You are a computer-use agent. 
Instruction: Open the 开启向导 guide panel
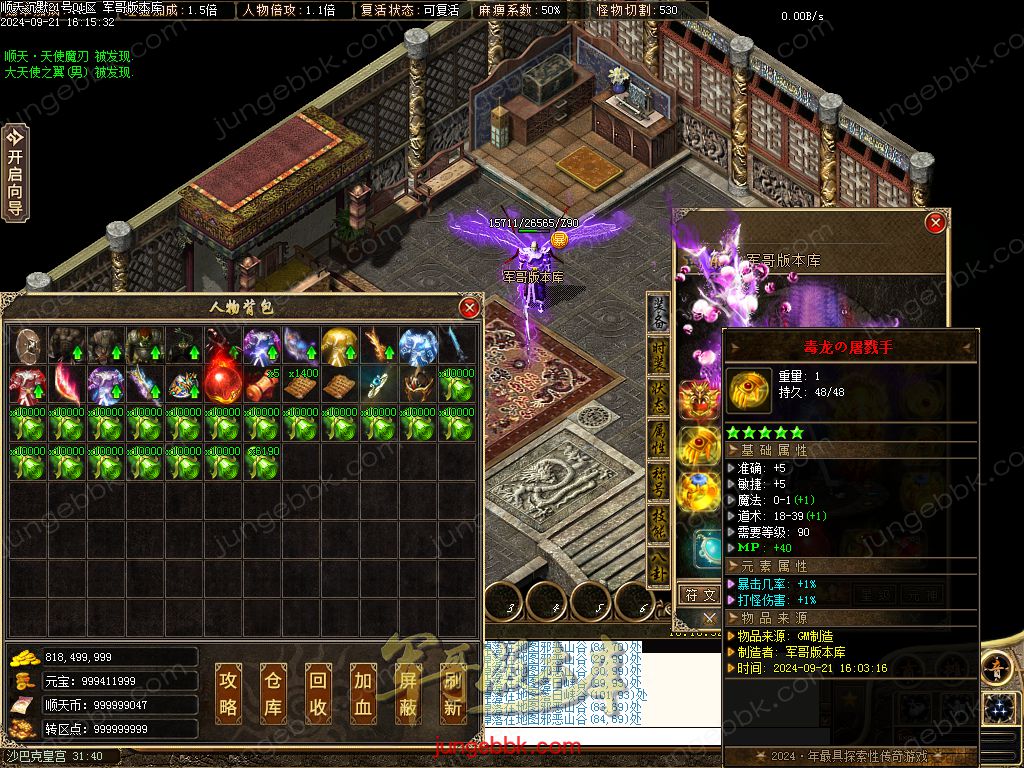(x=14, y=172)
